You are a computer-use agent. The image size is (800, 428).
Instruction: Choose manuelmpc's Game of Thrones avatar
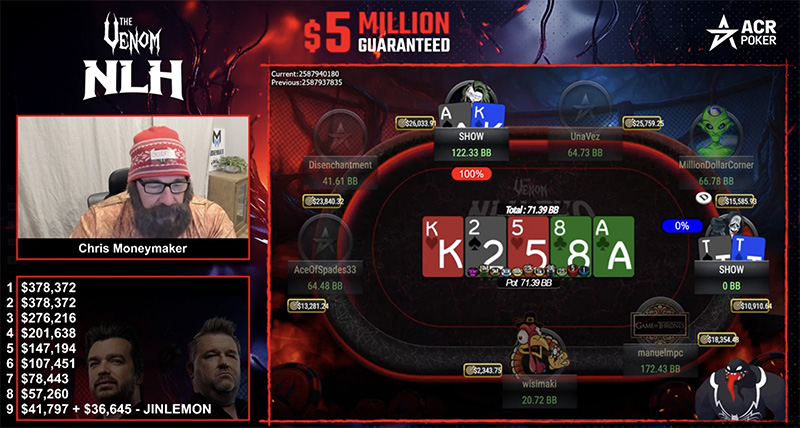657,327
